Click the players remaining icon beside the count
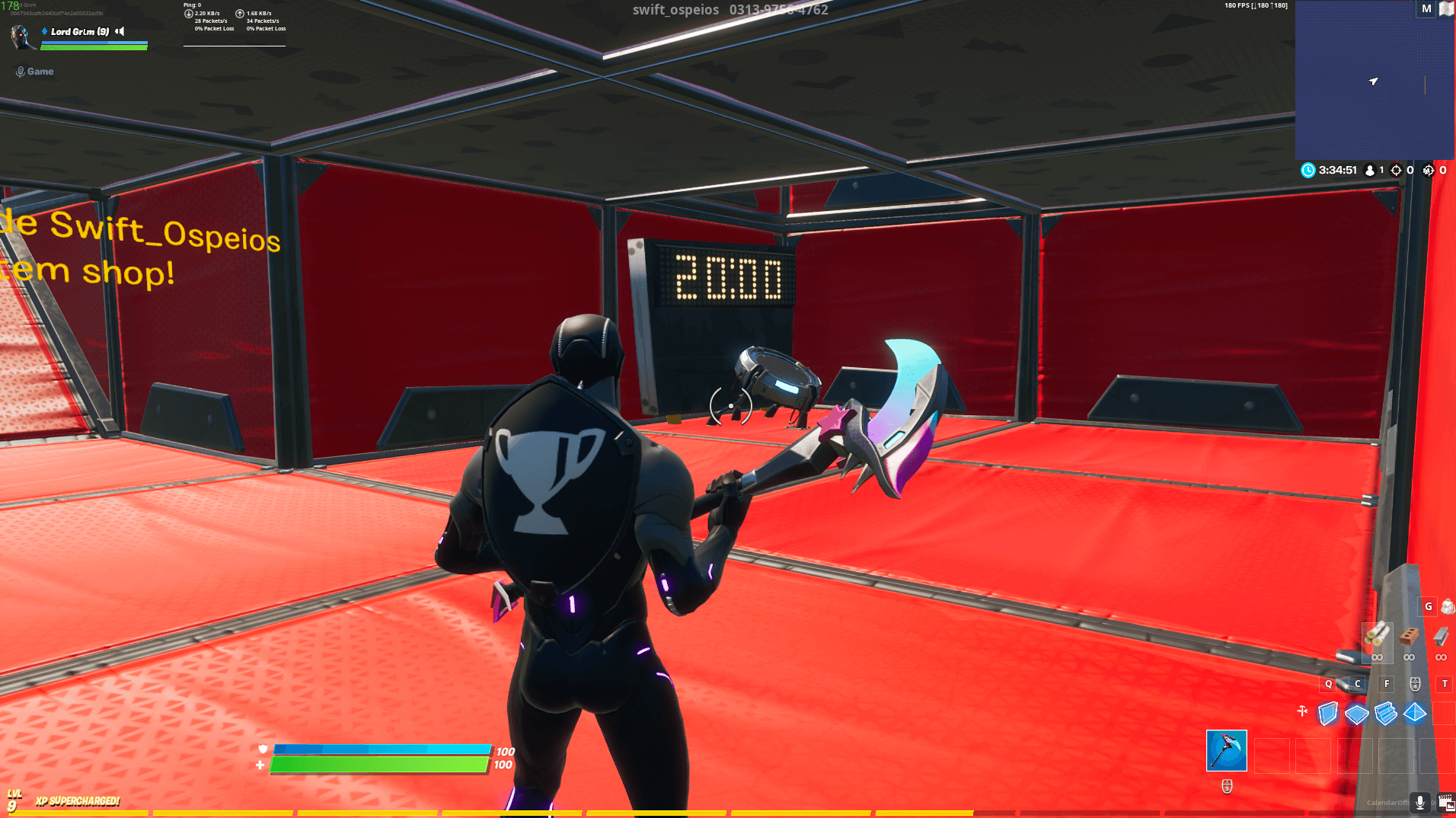Image resolution: width=1456 pixels, height=818 pixels. coord(1370,170)
